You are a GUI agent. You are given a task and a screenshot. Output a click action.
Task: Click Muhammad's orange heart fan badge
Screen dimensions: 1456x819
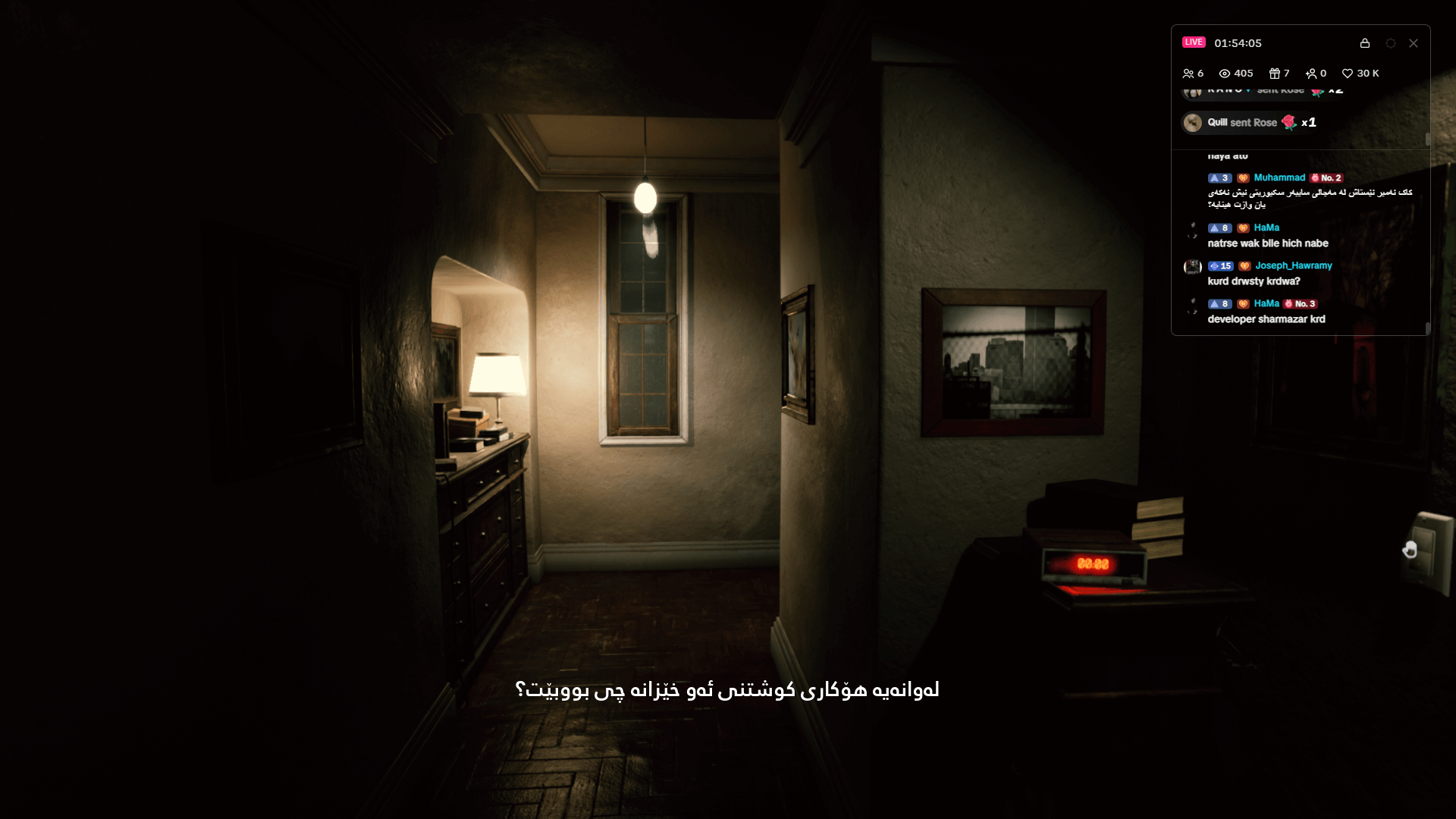tap(1244, 177)
